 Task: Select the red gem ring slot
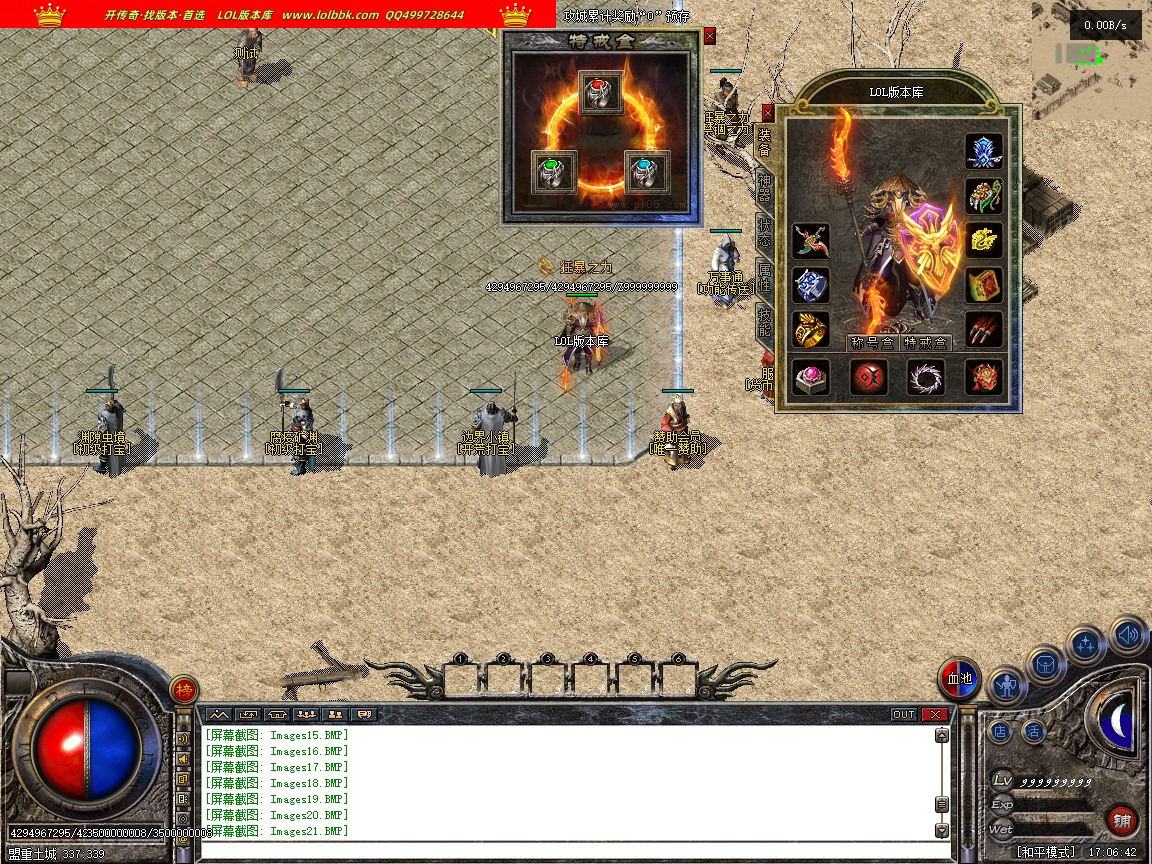[600, 93]
